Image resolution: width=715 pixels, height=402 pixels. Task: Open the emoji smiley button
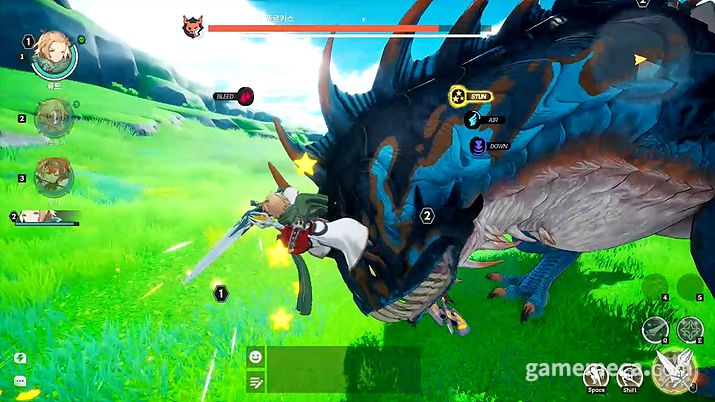point(255,356)
